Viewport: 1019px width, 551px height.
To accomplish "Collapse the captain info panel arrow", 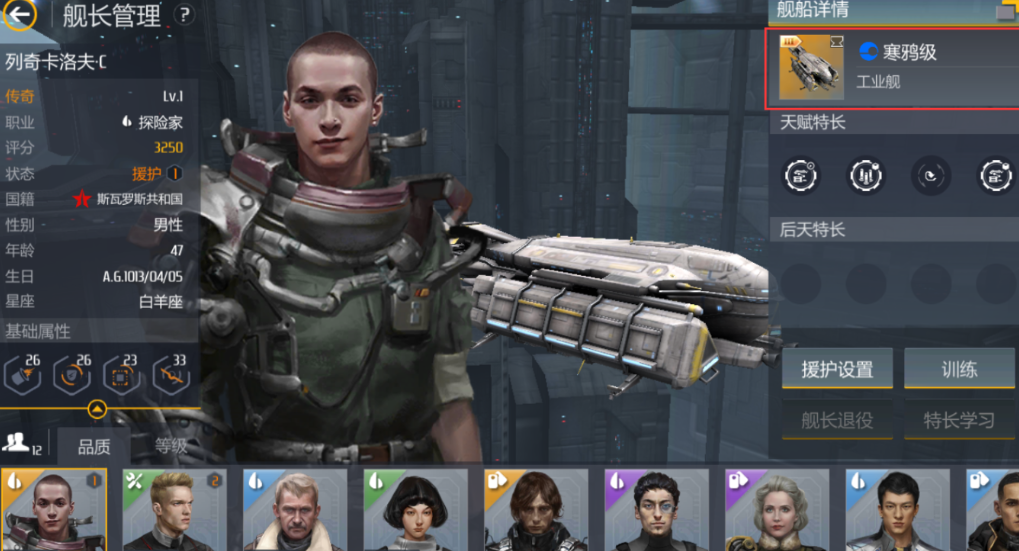I will 97,408.
